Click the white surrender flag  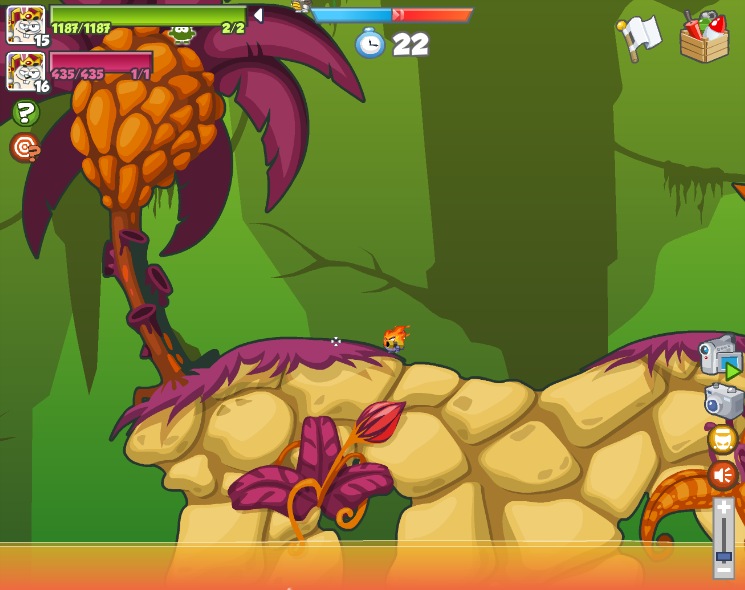tap(638, 37)
